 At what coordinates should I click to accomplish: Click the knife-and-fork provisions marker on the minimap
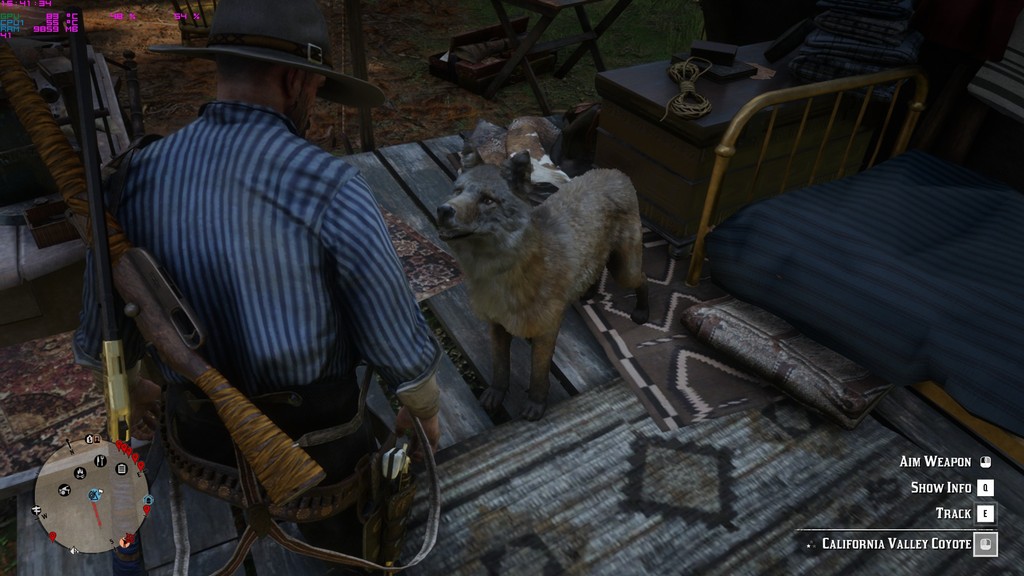(100, 461)
